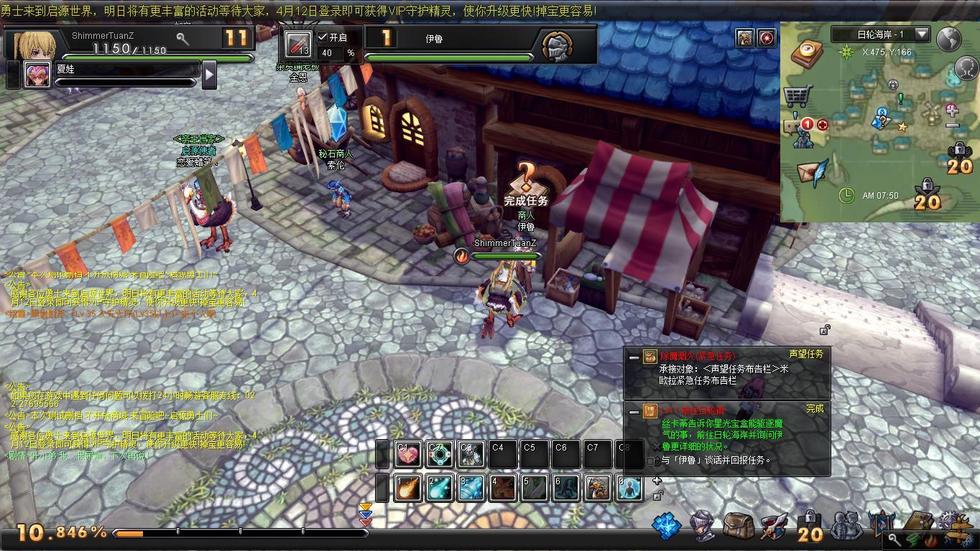Click the red target icon beside minimap
This screenshot has height=551, width=980.
[x=766, y=38]
